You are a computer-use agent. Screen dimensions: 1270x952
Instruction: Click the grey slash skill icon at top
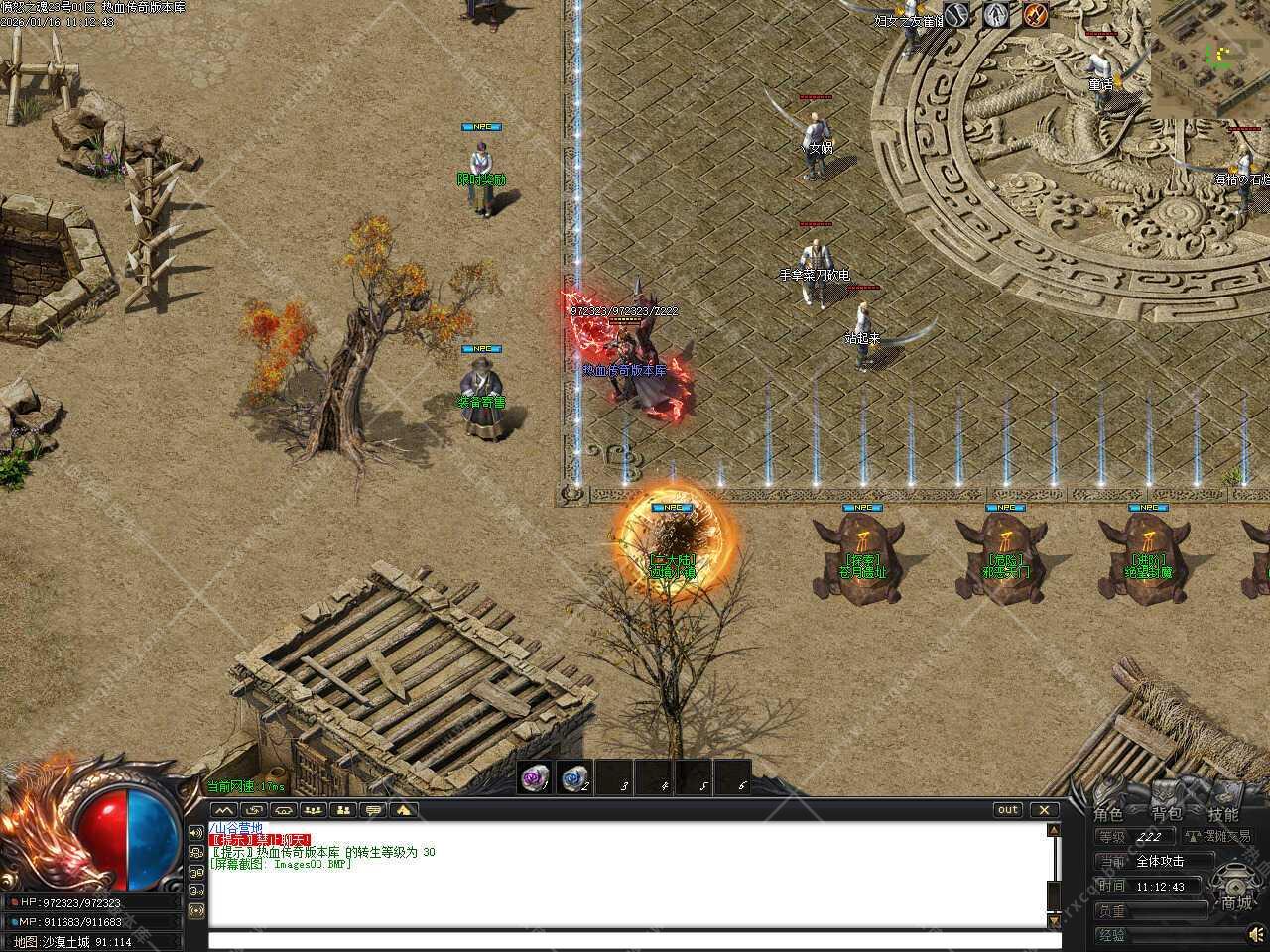coord(956,14)
